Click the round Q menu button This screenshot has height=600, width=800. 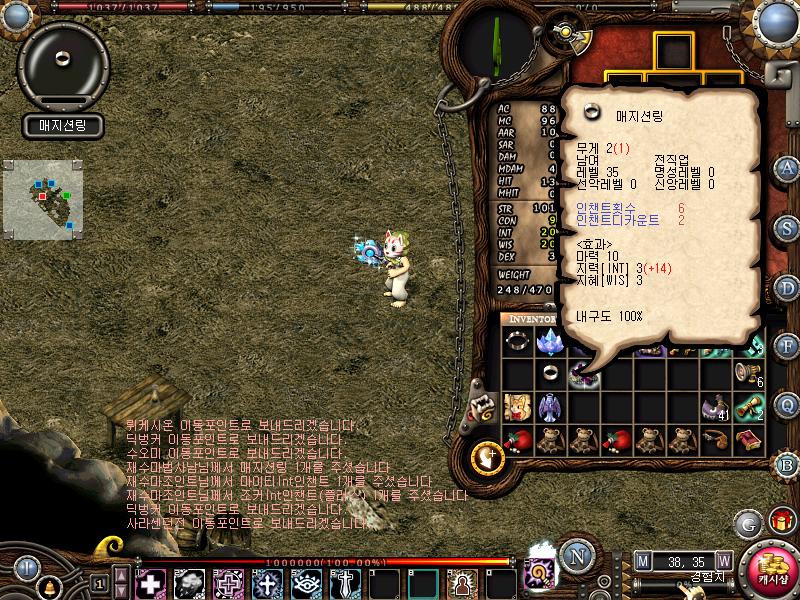(787, 405)
